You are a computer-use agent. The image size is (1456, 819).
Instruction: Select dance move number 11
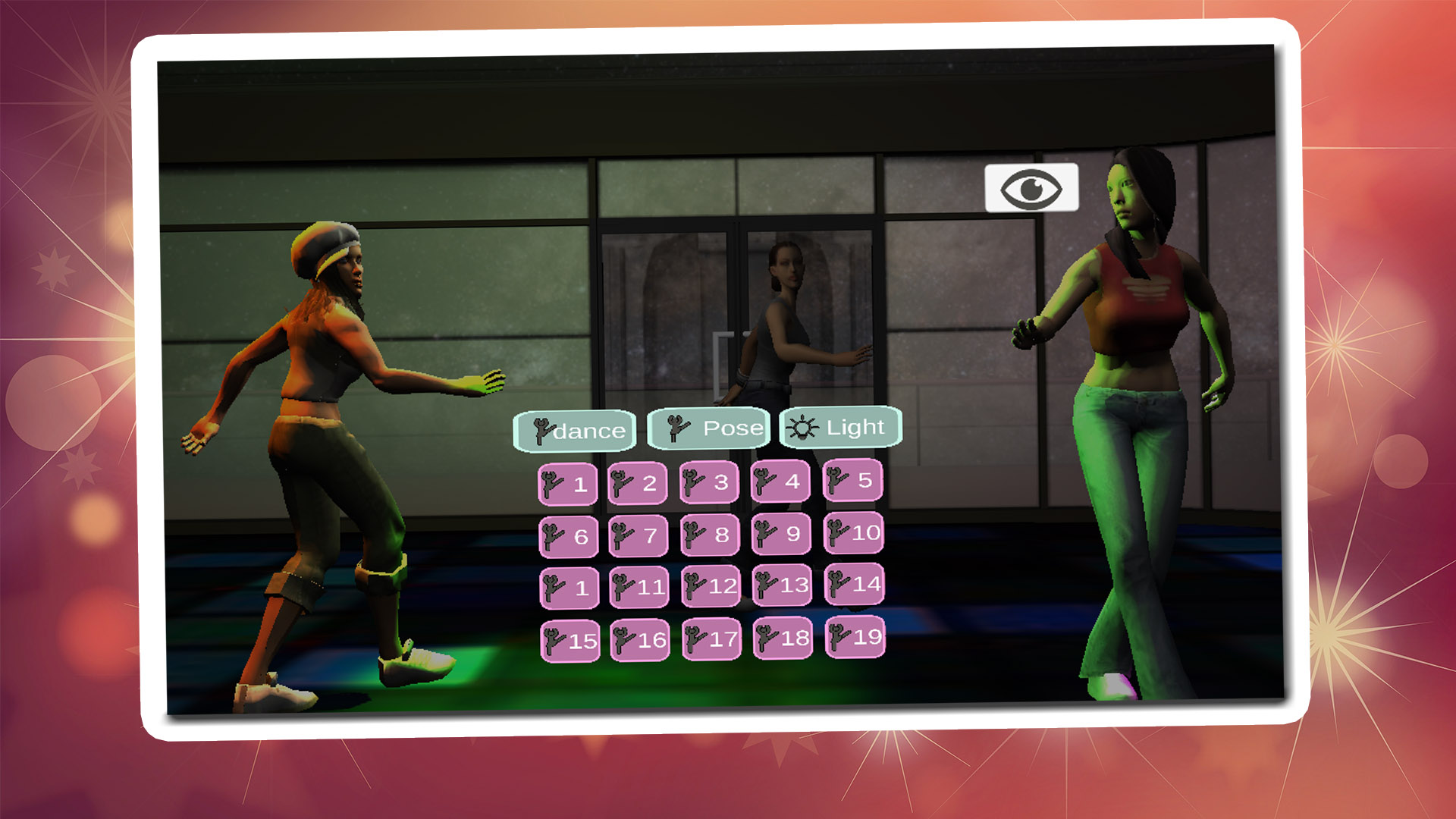(639, 585)
